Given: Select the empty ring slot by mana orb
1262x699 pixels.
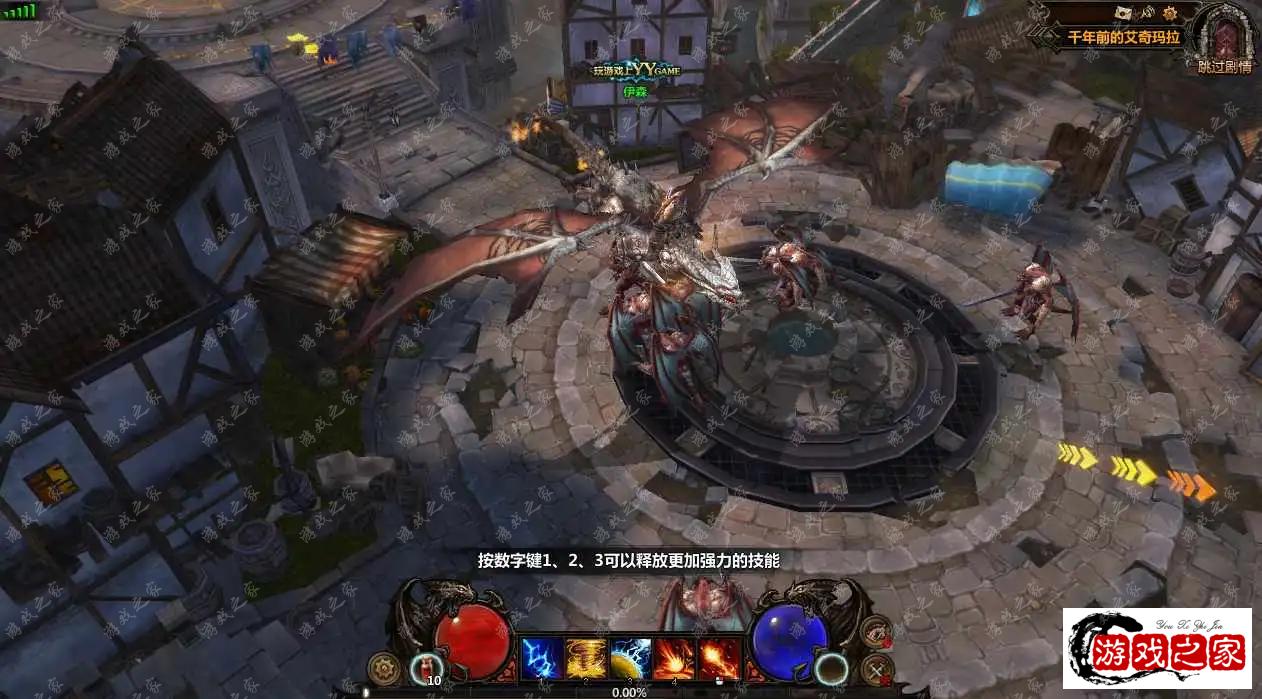Looking at the screenshot, I should 830,667.
